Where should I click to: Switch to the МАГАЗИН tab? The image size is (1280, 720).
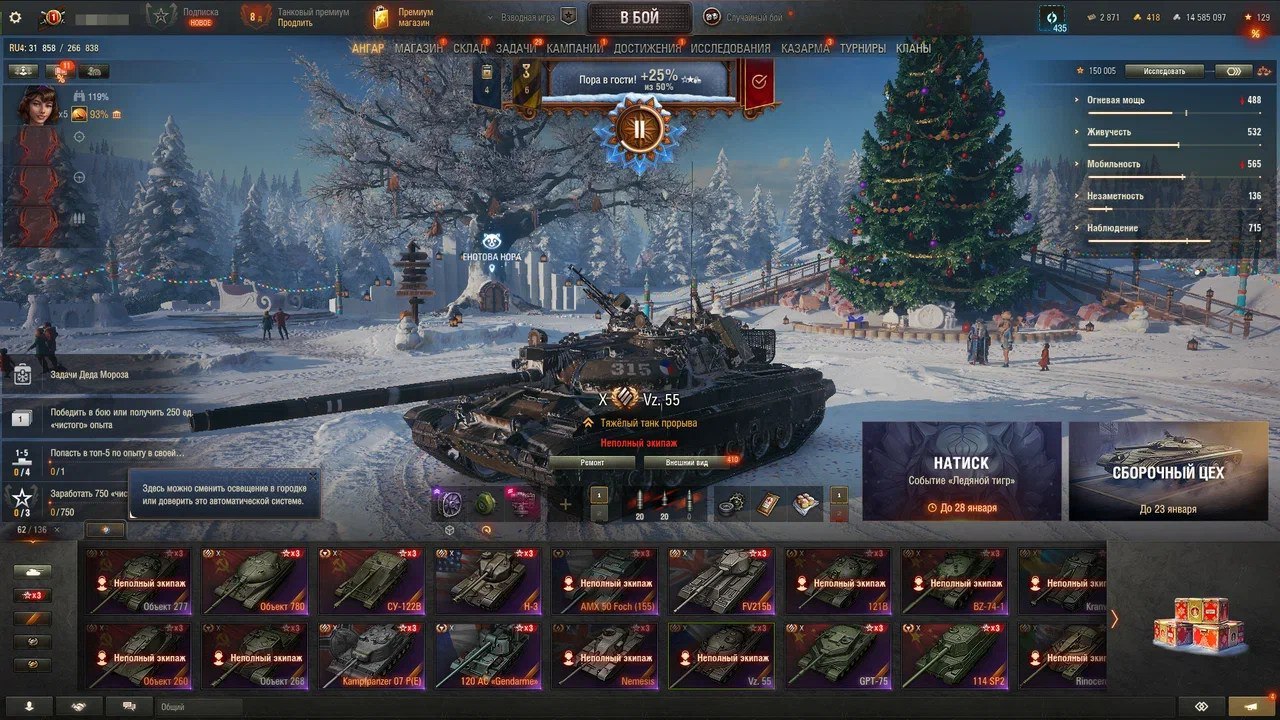[x=418, y=48]
